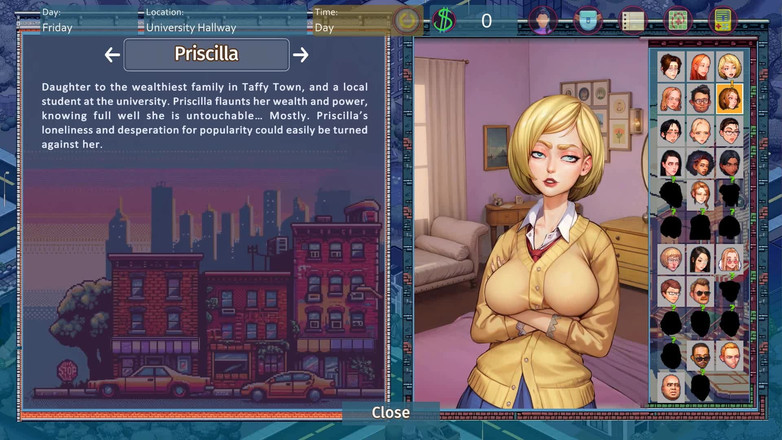Viewport: 782px width, 440px height.
Task: Click the green dollar sign money icon
Action: click(443, 20)
